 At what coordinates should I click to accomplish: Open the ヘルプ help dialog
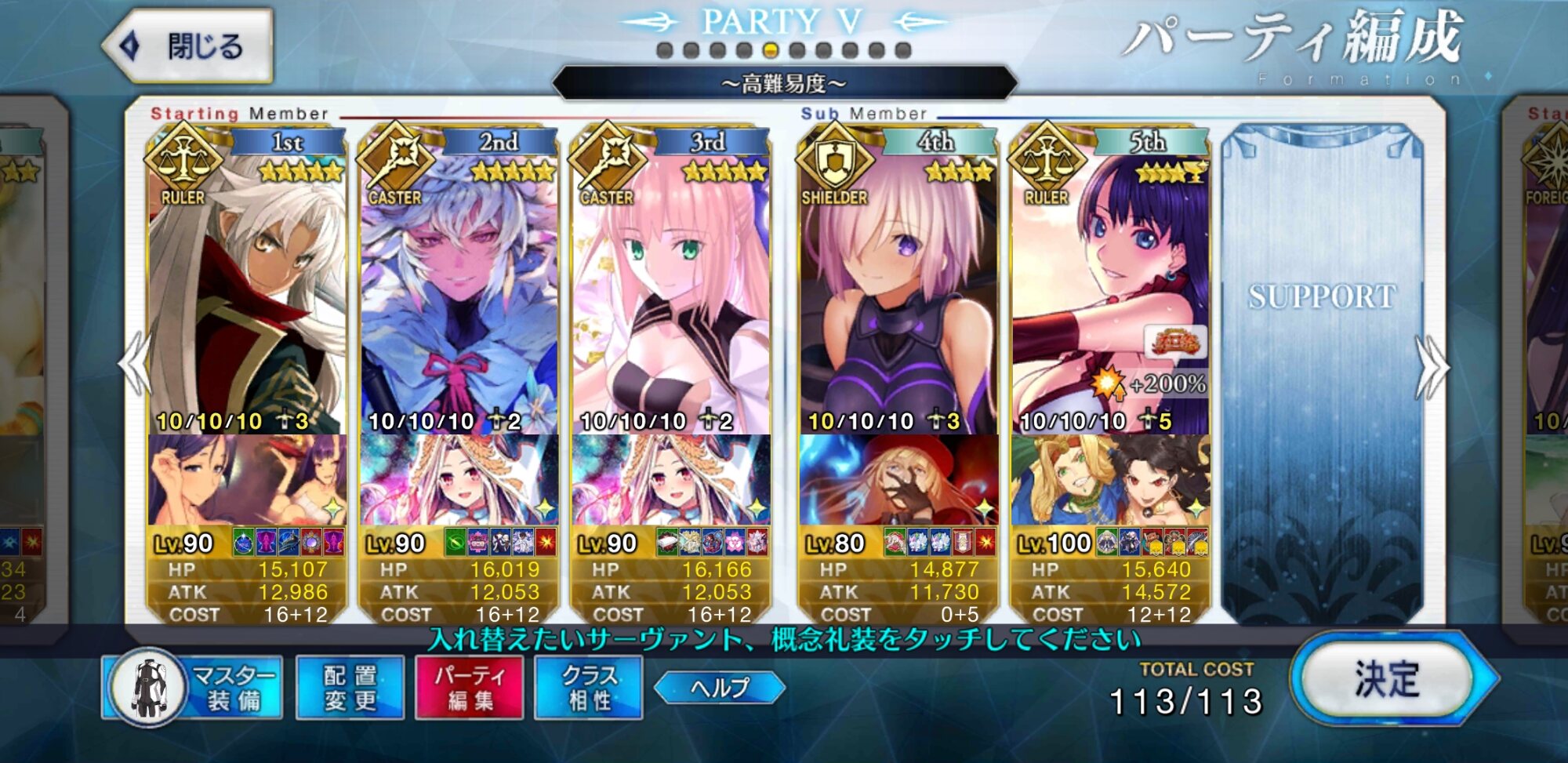(719, 688)
